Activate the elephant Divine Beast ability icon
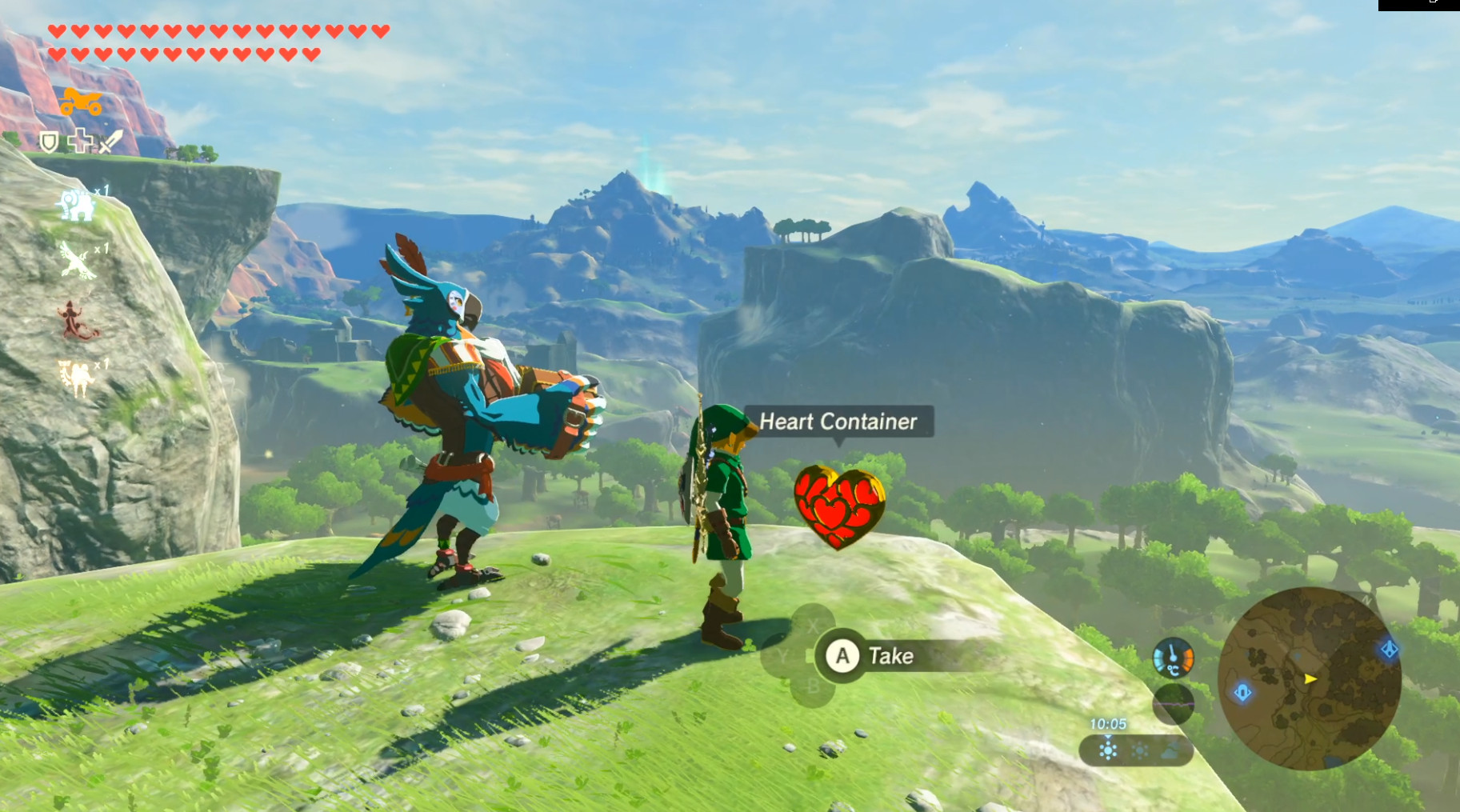Screen dimensions: 1460x812 (x=77, y=205)
